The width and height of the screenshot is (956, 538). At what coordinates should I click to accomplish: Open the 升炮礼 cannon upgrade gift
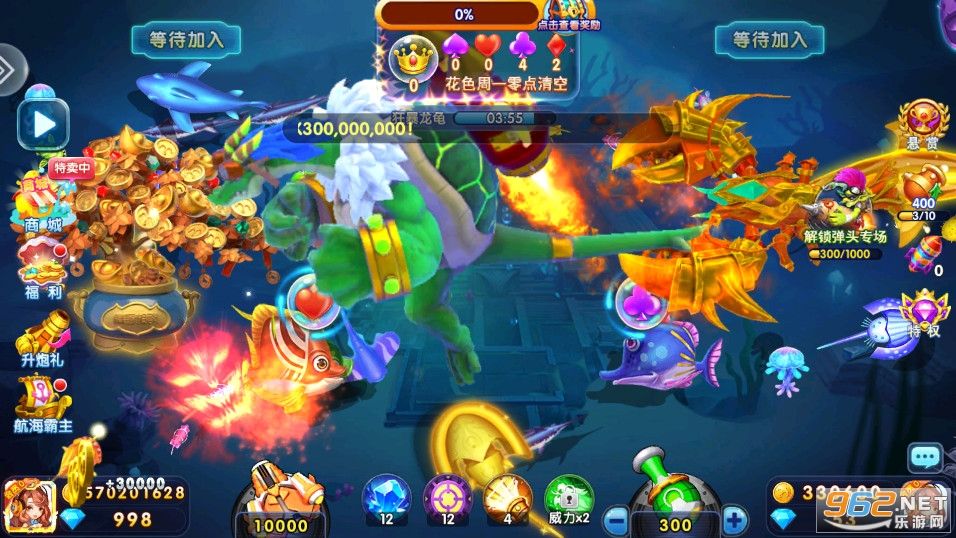pos(43,334)
